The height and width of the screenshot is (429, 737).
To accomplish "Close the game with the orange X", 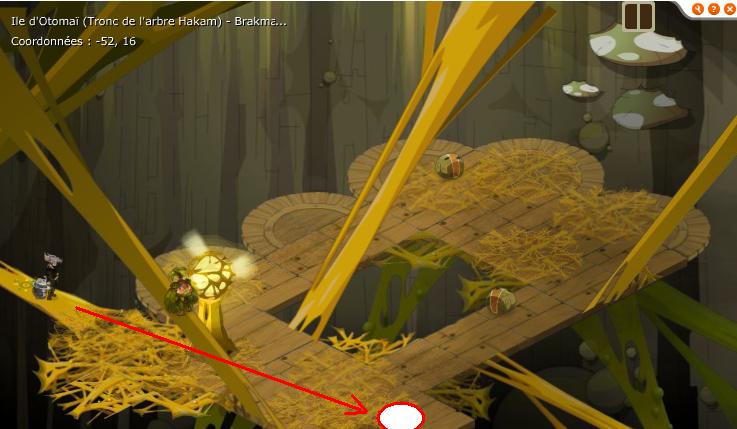I will click(727, 9).
